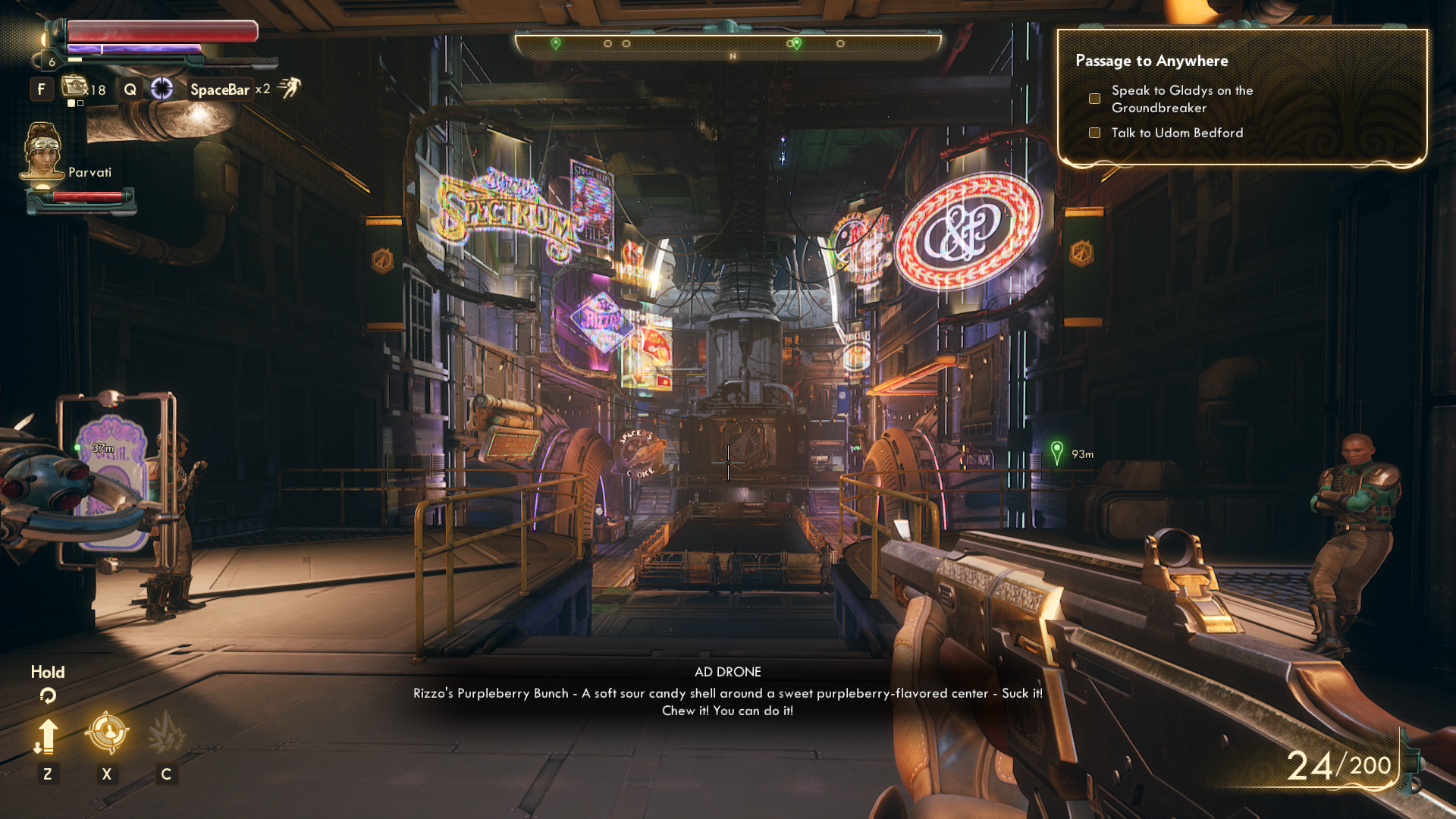Screen dimensions: 1456x819
Task: Click the companion move-up arrow command
Action: point(47,736)
